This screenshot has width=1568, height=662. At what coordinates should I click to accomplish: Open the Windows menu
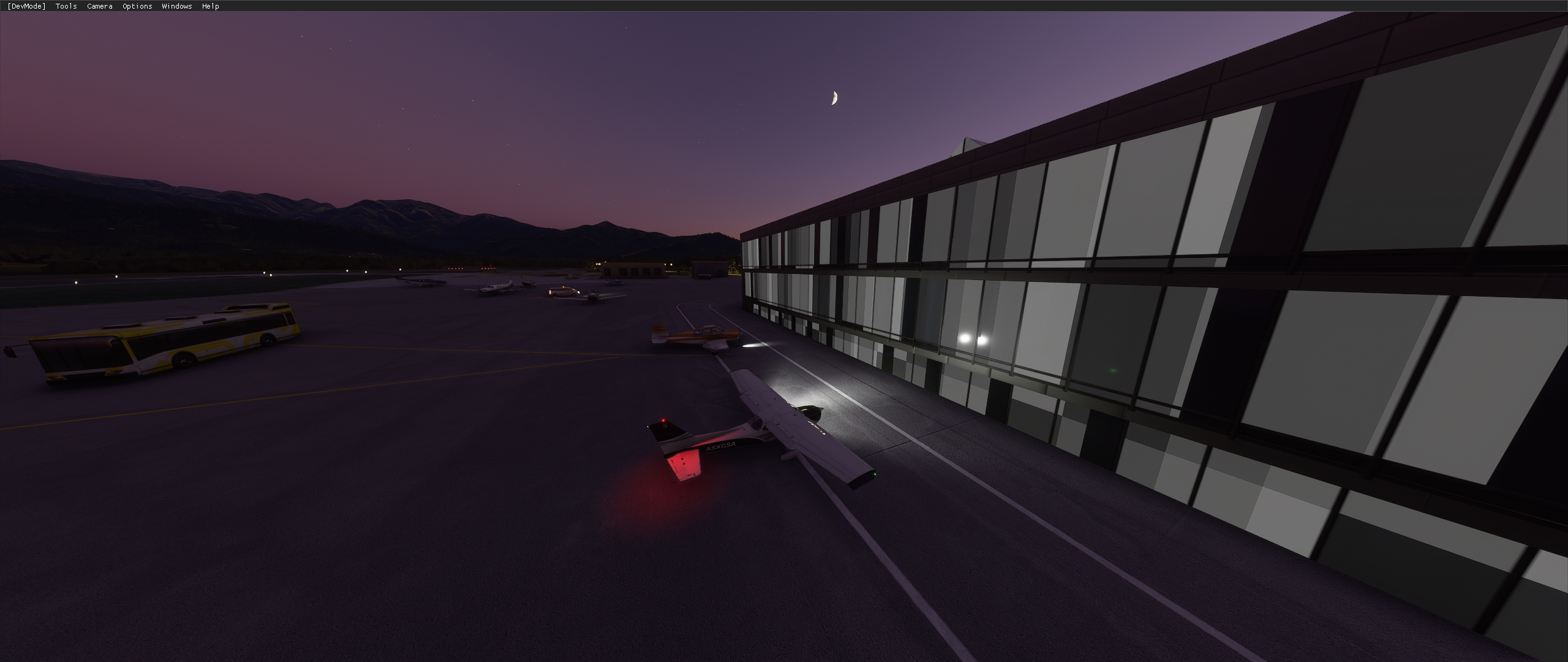176,6
